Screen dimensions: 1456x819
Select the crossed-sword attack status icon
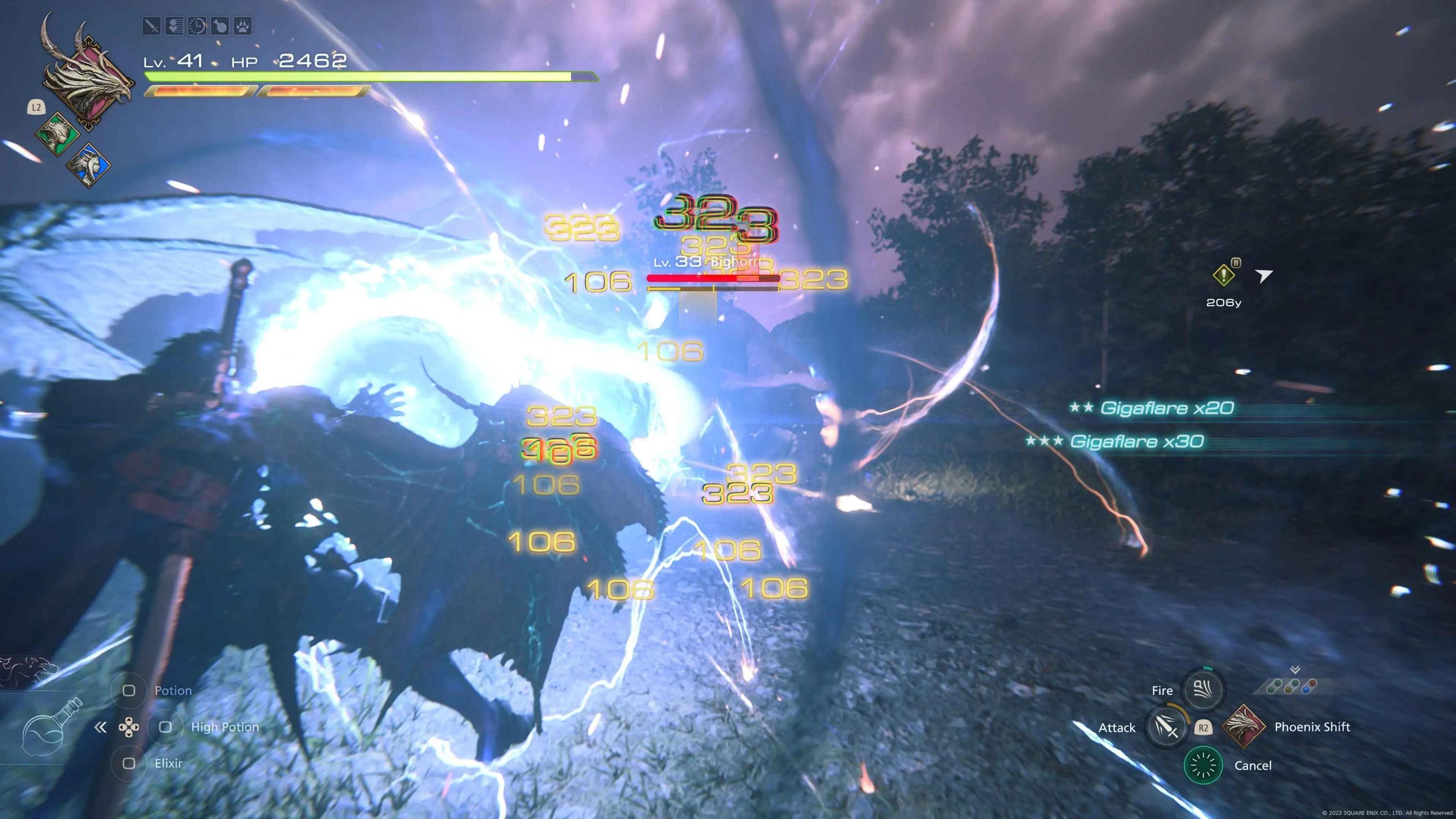[151, 26]
